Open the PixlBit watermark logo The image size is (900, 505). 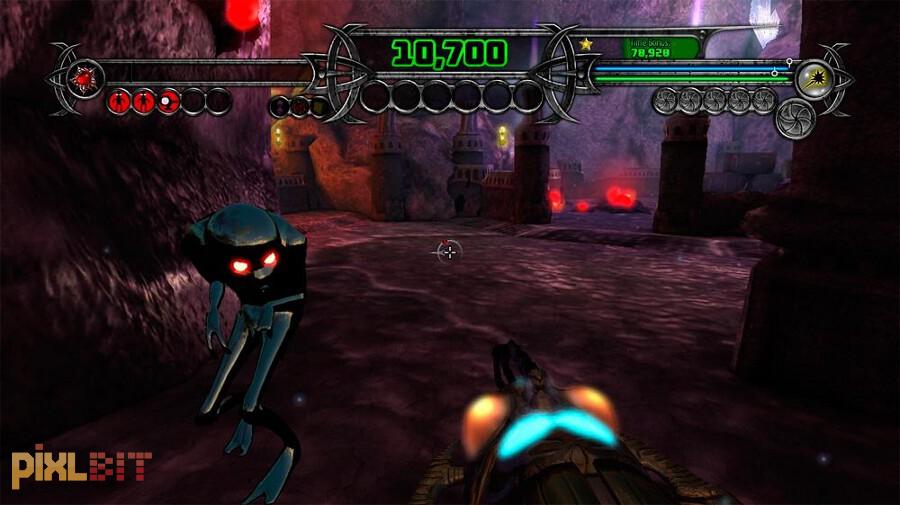point(81,467)
